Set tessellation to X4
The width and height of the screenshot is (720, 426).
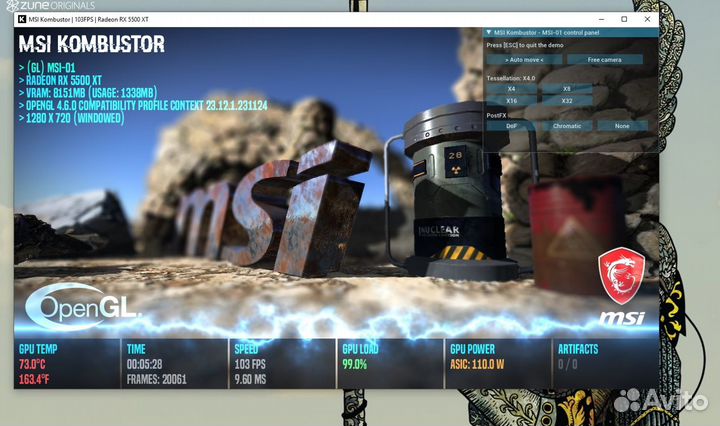click(x=511, y=89)
